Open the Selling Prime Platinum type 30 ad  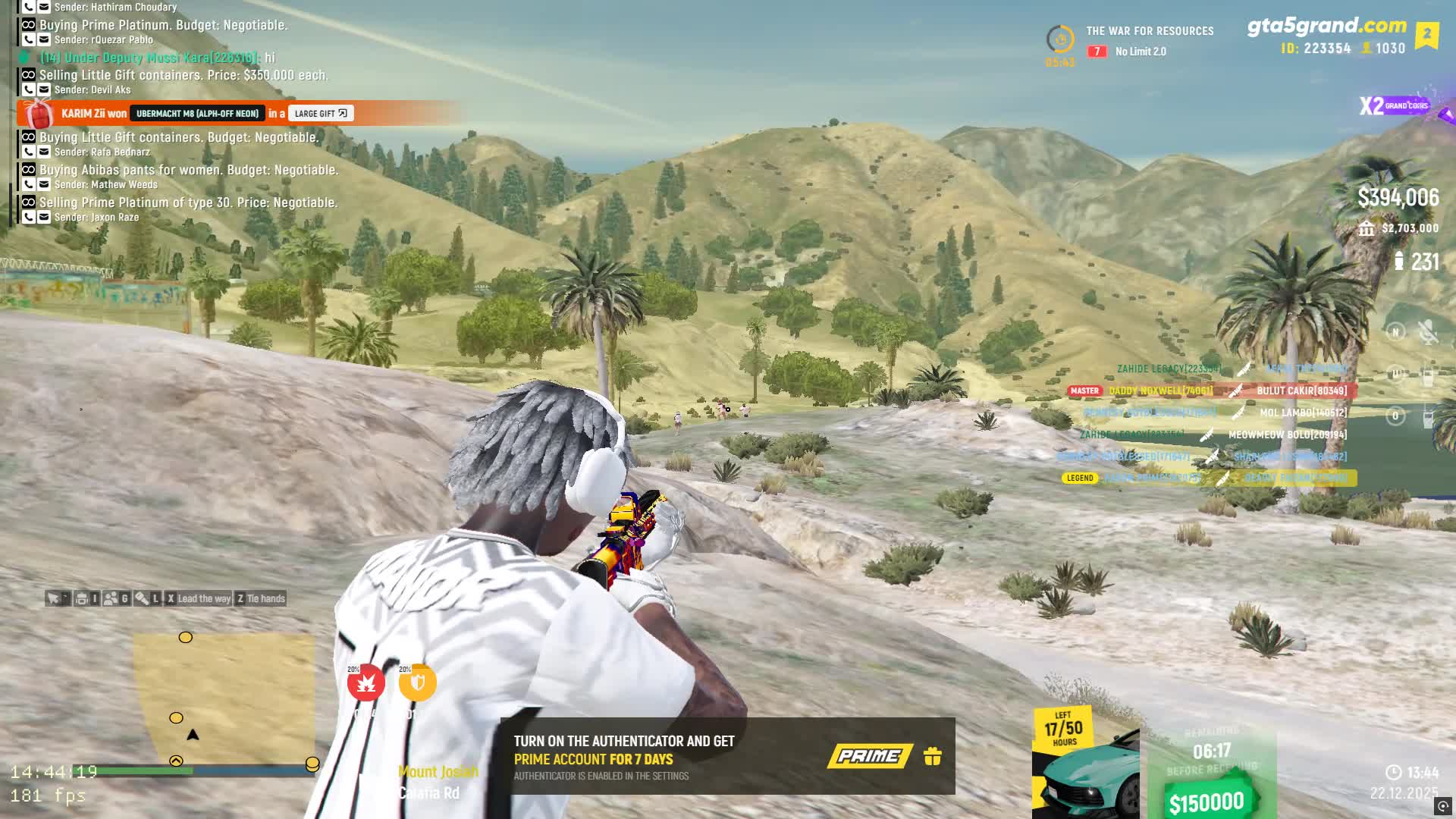pyautogui.click(x=188, y=202)
